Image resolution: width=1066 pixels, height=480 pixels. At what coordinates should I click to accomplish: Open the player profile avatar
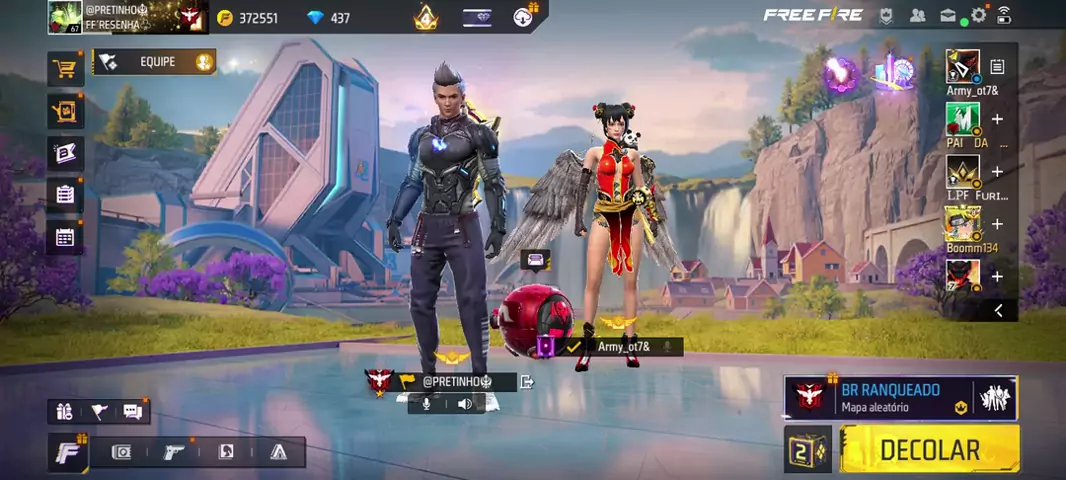pyautogui.click(x=65, y=17)
